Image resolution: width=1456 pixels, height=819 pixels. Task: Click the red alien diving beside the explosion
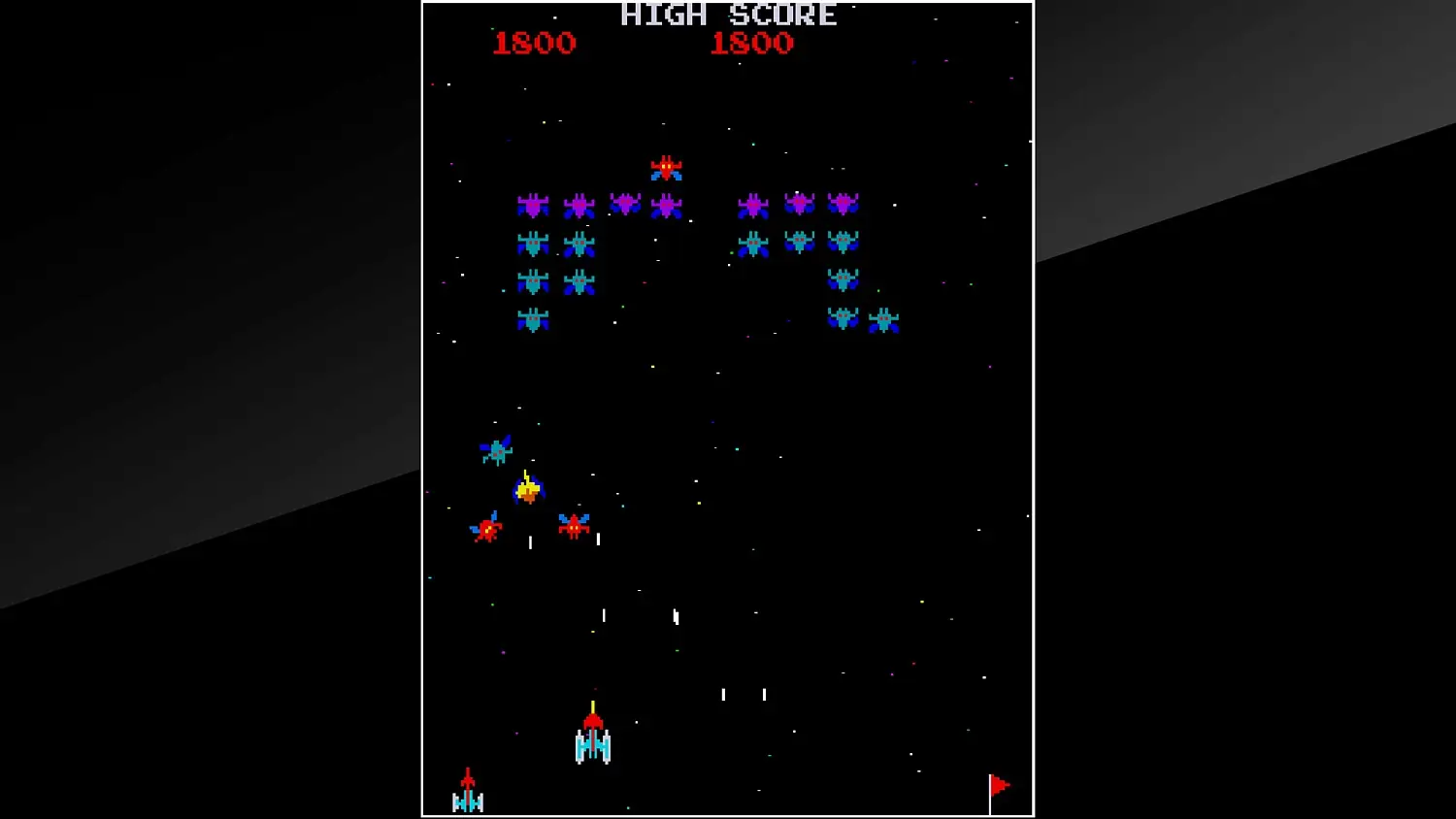click(572, 525)
